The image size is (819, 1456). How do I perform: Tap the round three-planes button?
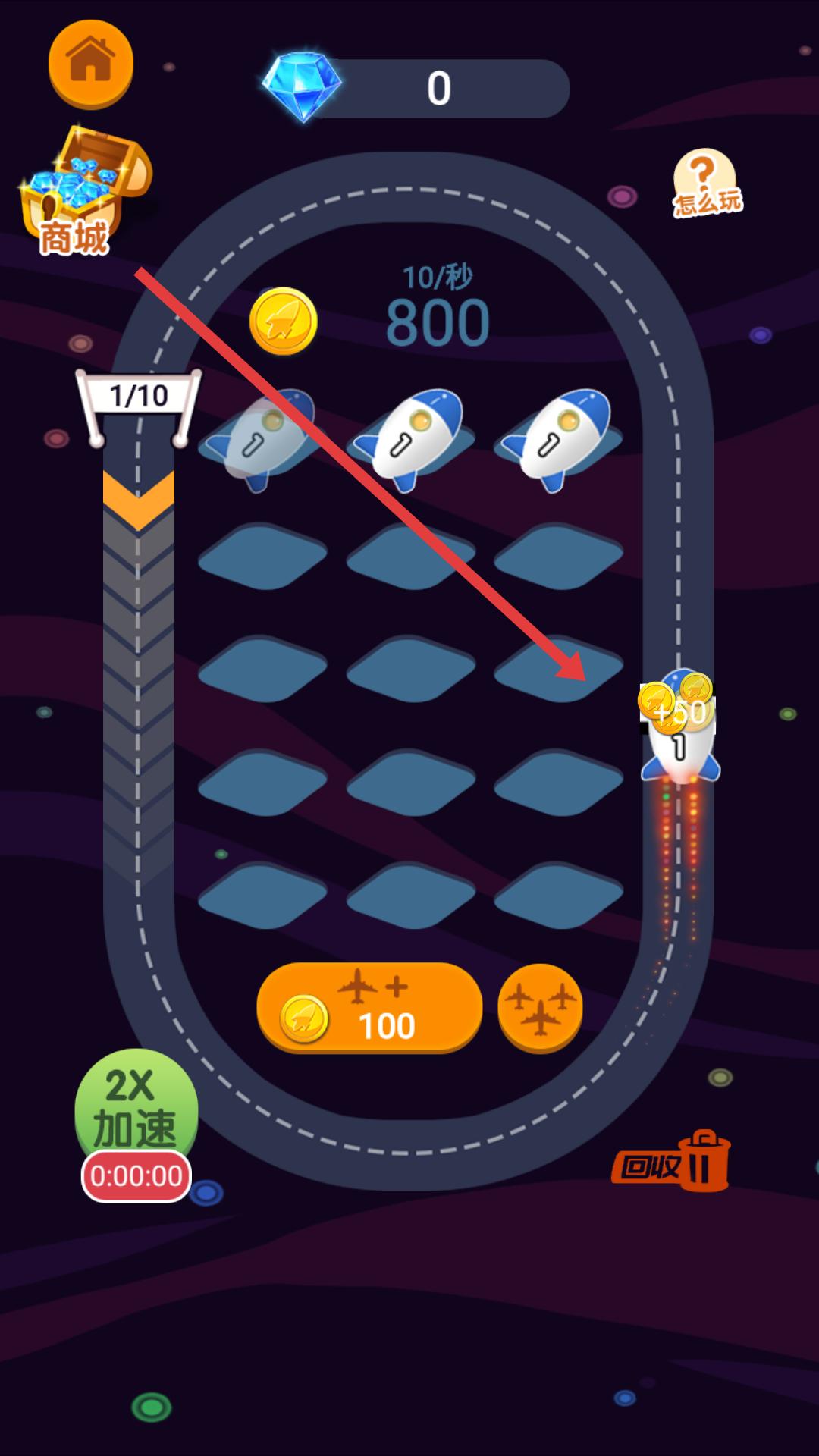click(540, 1008)
